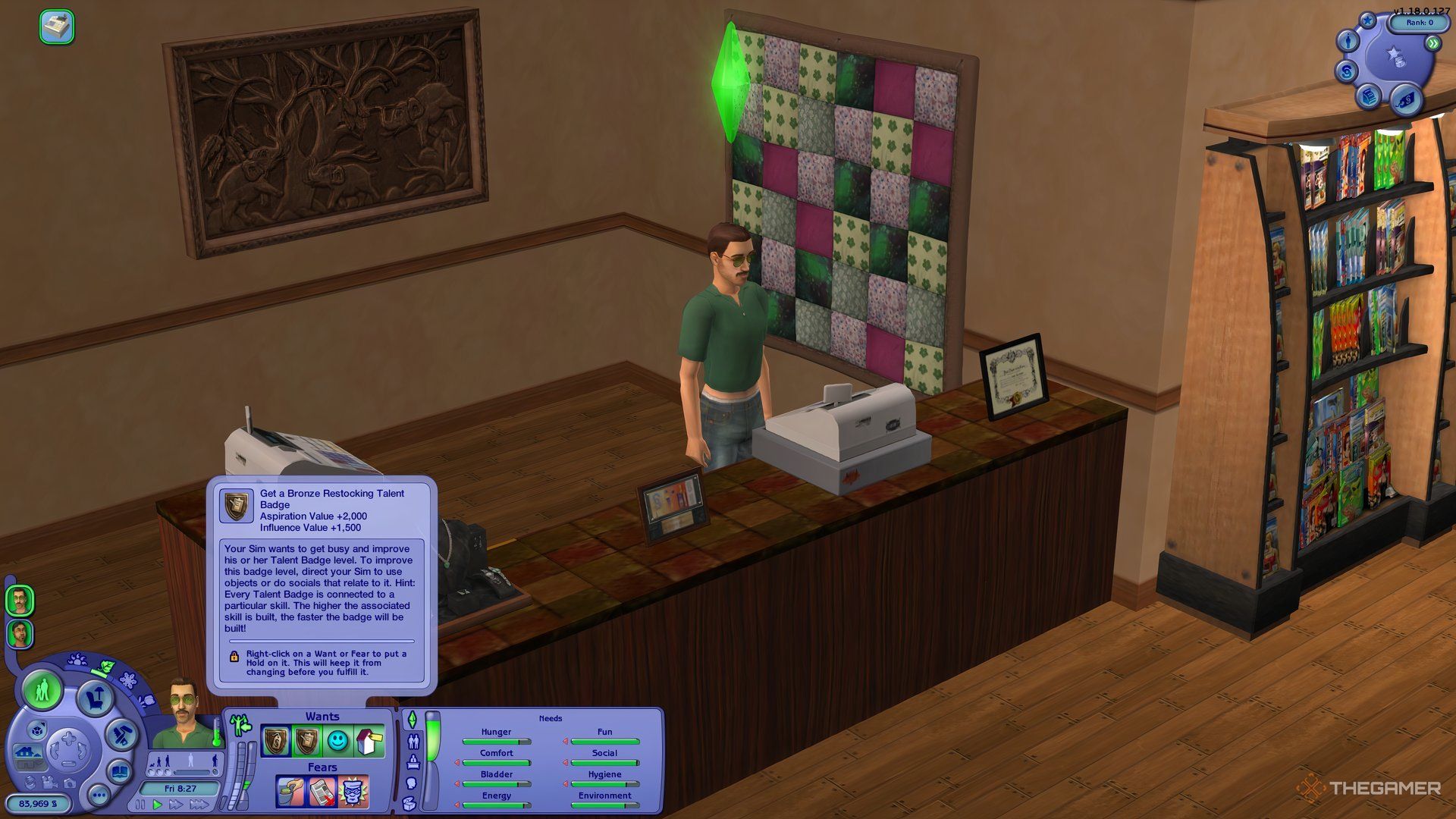The width and height of the screenshot is (1456, 819).
Task: Open the relationships panel tab
Action: (413, 741)
